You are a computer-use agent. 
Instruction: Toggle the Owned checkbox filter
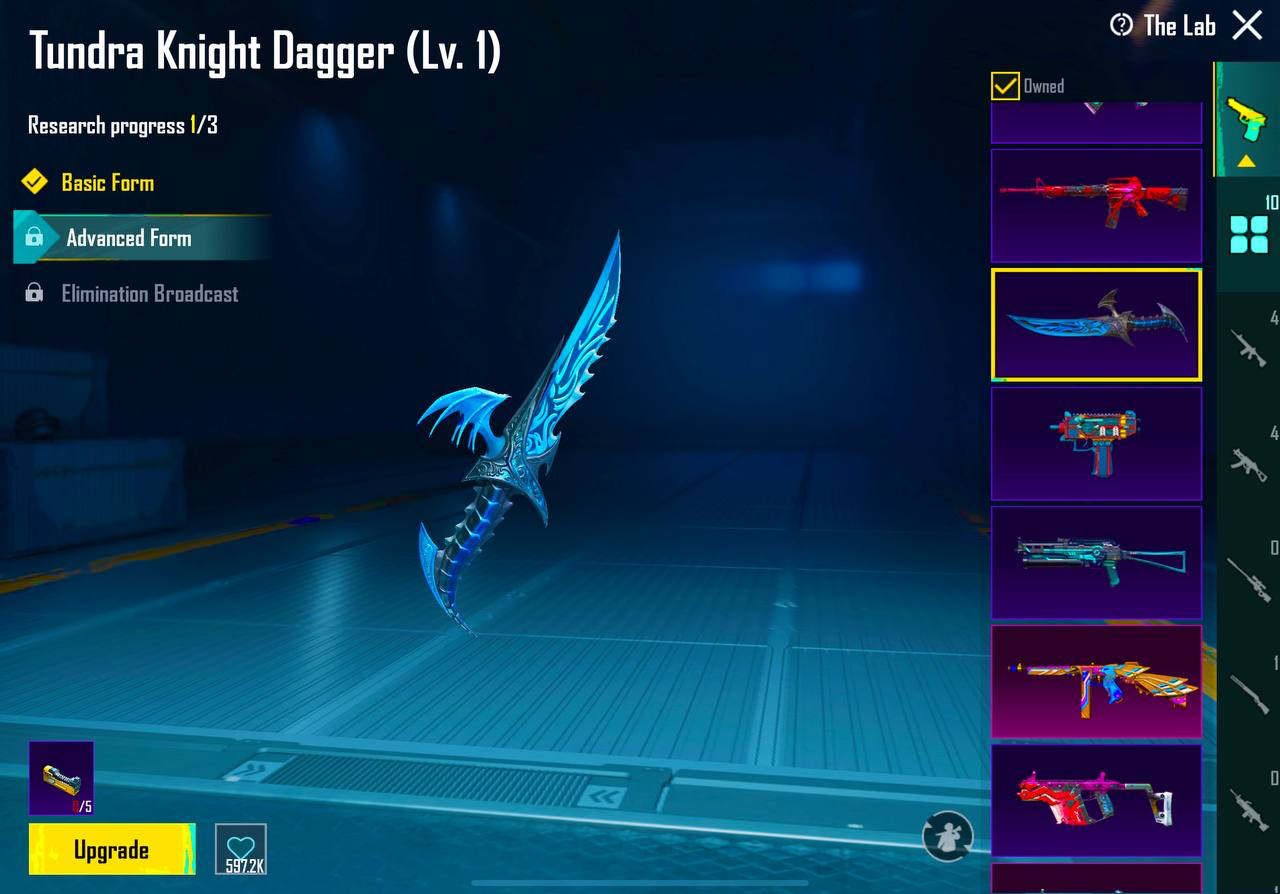tap(1005, 86)
